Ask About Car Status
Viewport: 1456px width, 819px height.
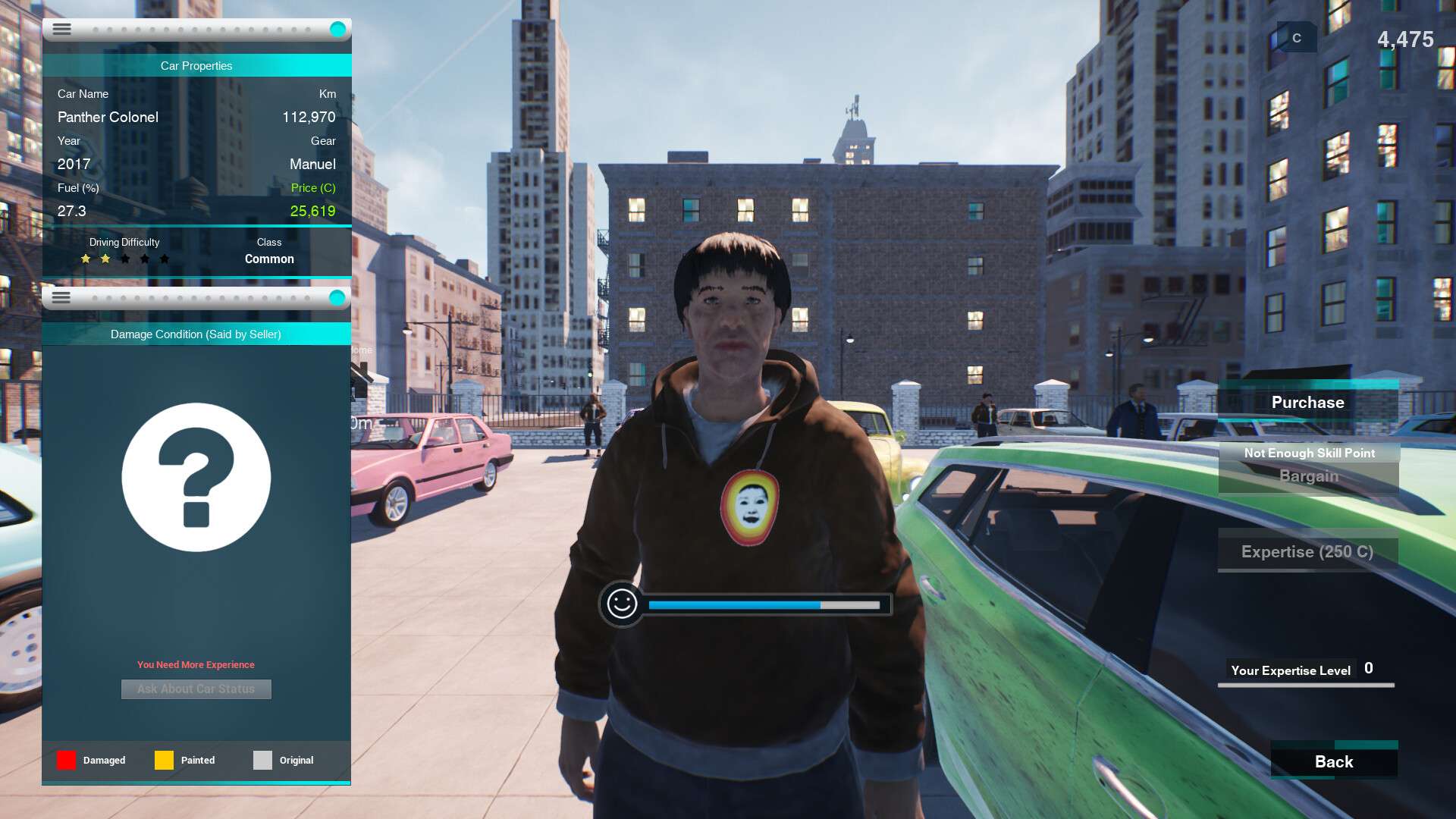pyautogui.click(x=196, y=689)
